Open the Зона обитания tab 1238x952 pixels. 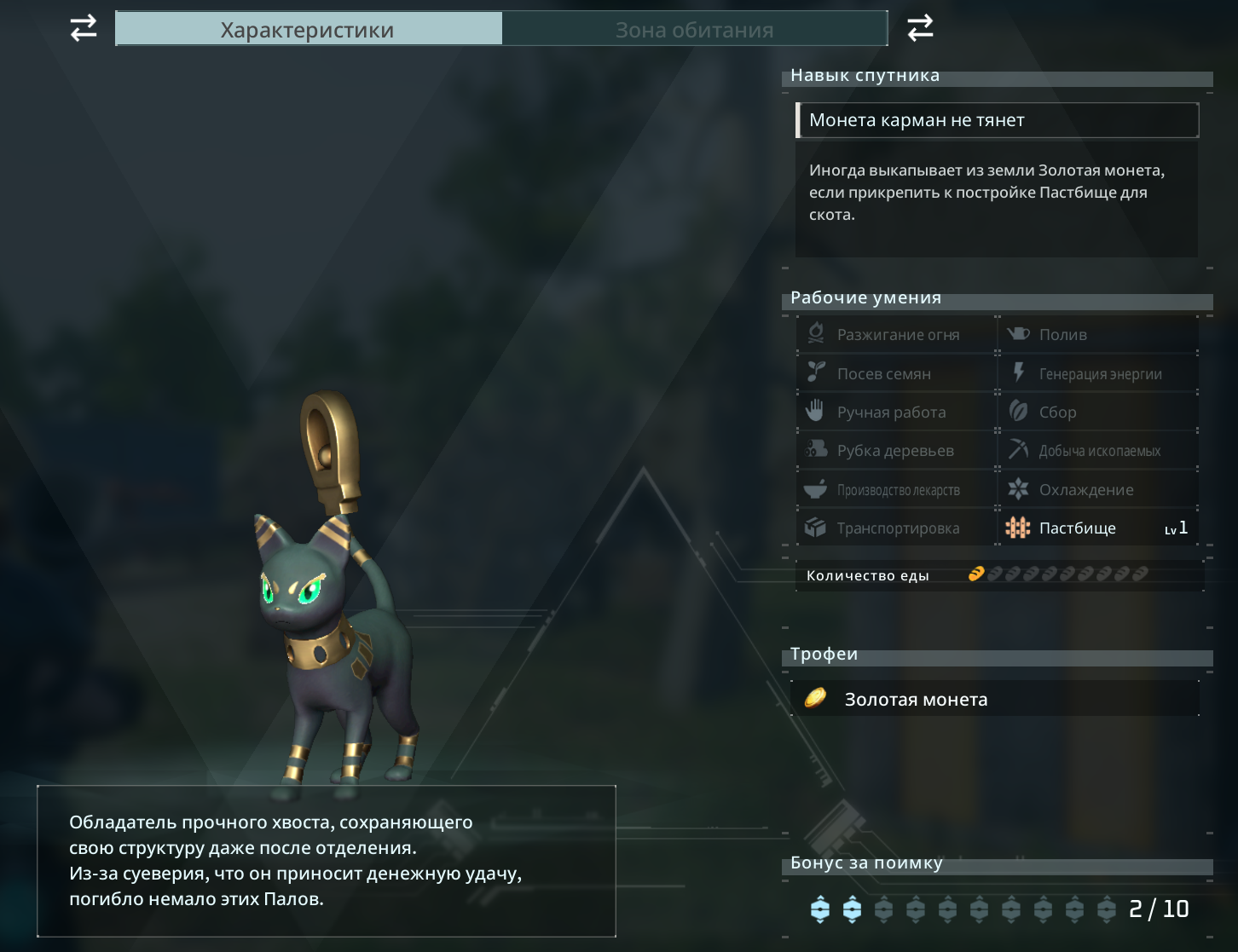694,30
